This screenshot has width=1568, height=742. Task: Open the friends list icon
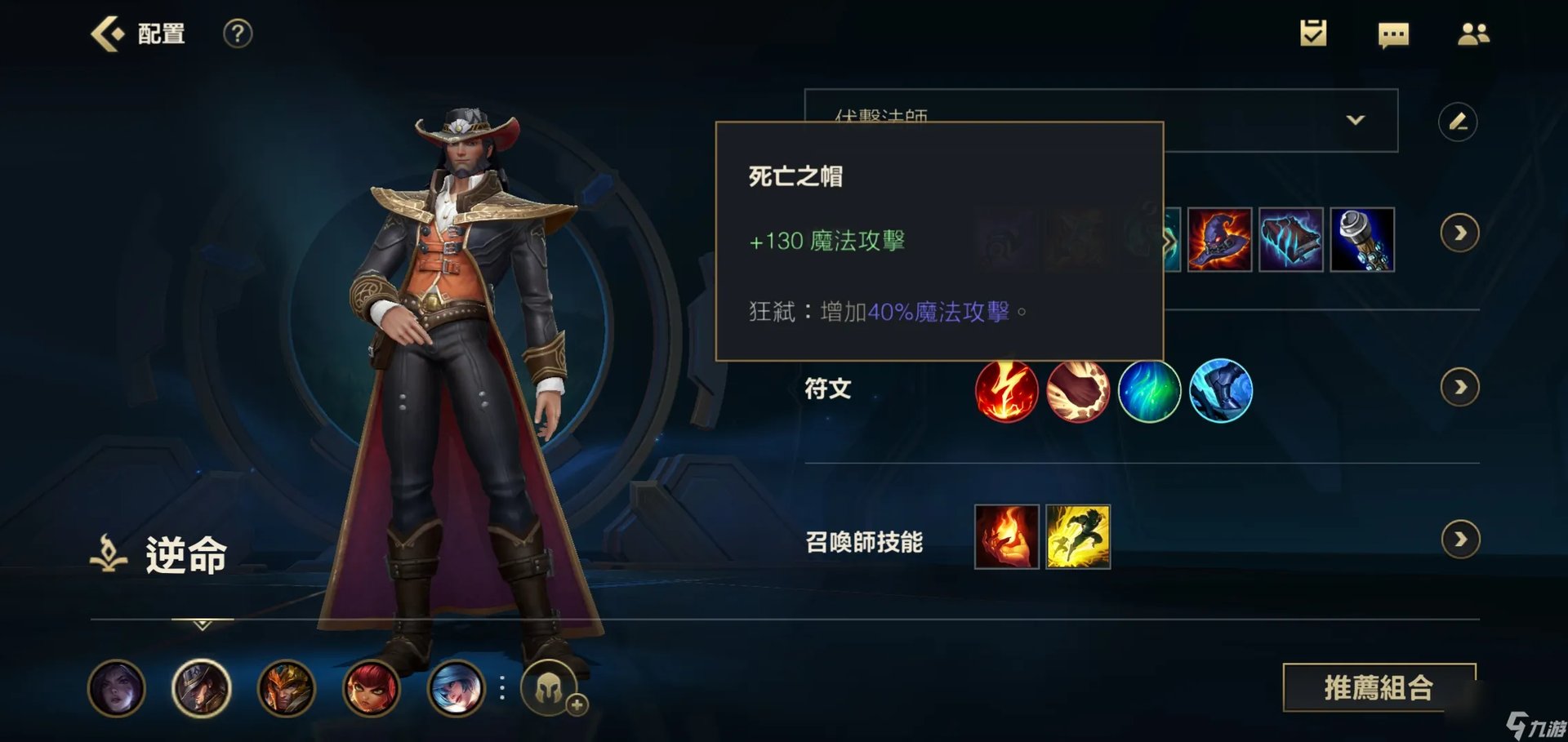coord(1474,33)
